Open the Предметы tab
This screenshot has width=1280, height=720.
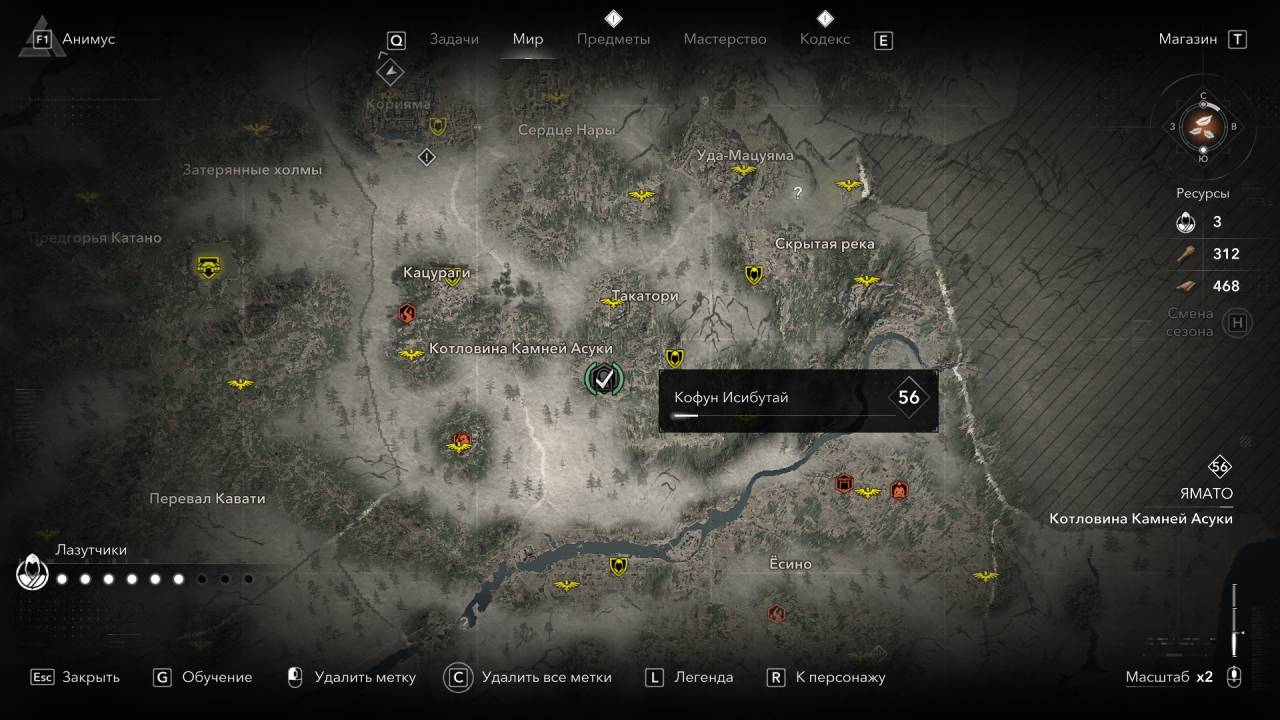tap(613, 39)
